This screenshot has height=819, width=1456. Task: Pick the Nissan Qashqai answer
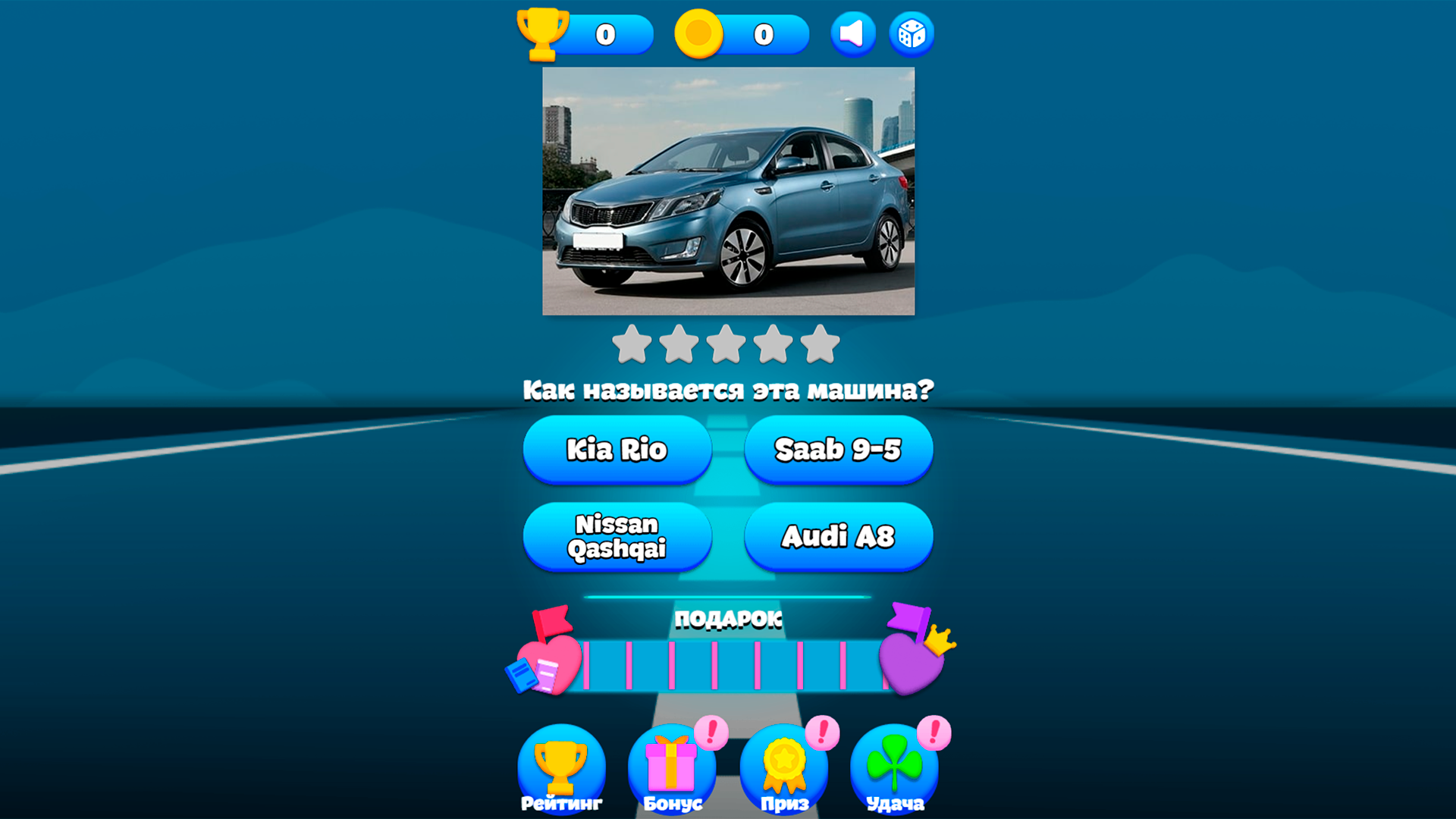point(617,536)
